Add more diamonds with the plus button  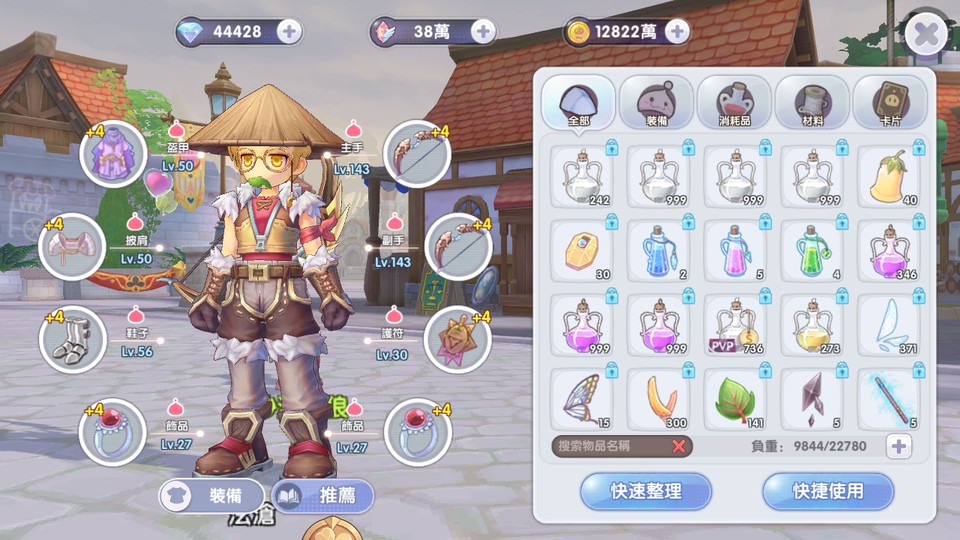[x=289, y=31]
